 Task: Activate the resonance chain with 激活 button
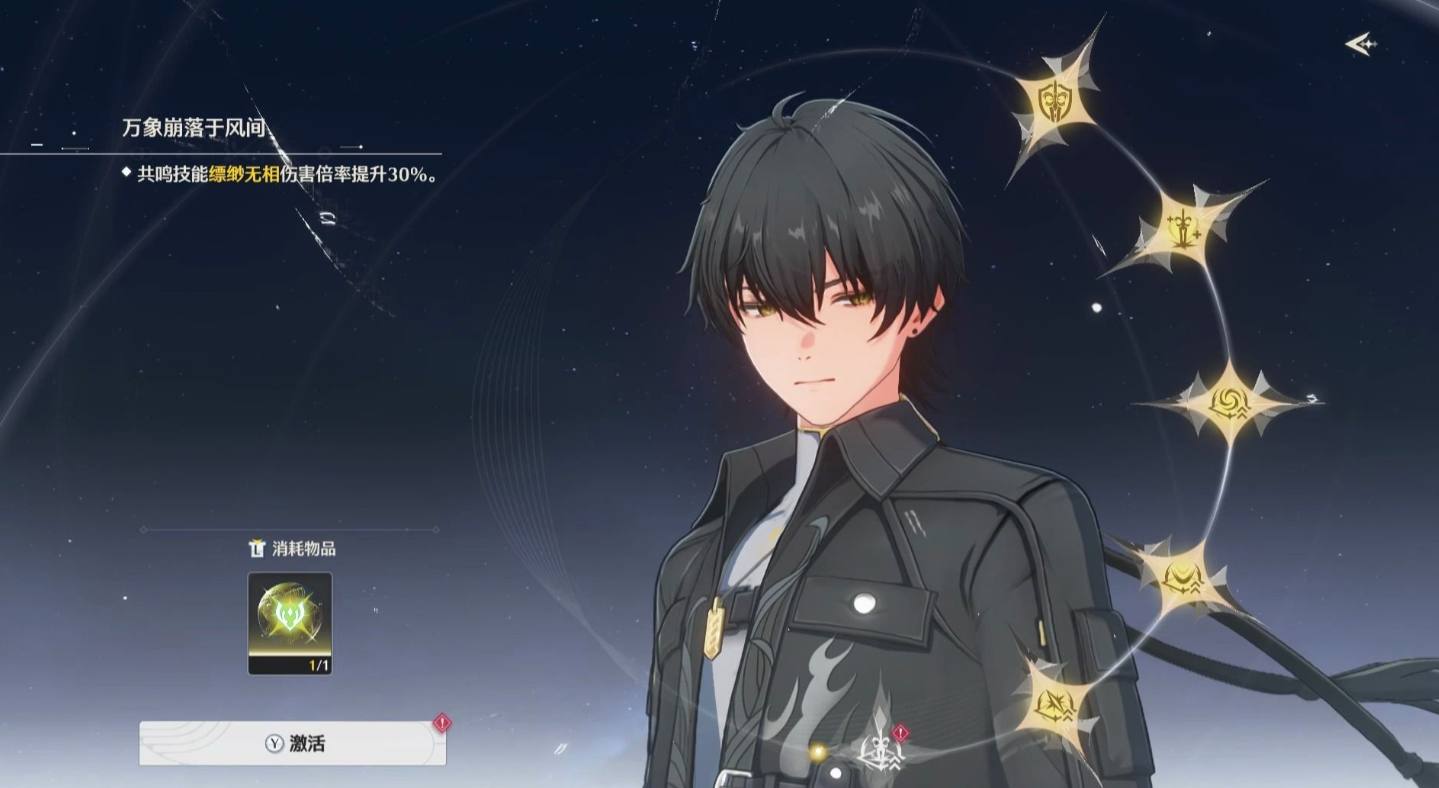pos(292,744)
